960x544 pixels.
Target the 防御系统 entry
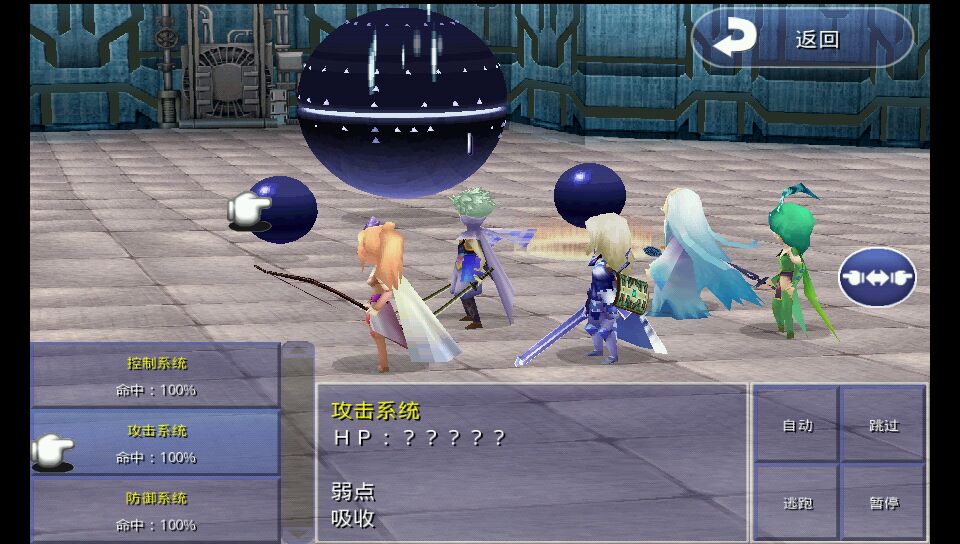pos(156,509)
